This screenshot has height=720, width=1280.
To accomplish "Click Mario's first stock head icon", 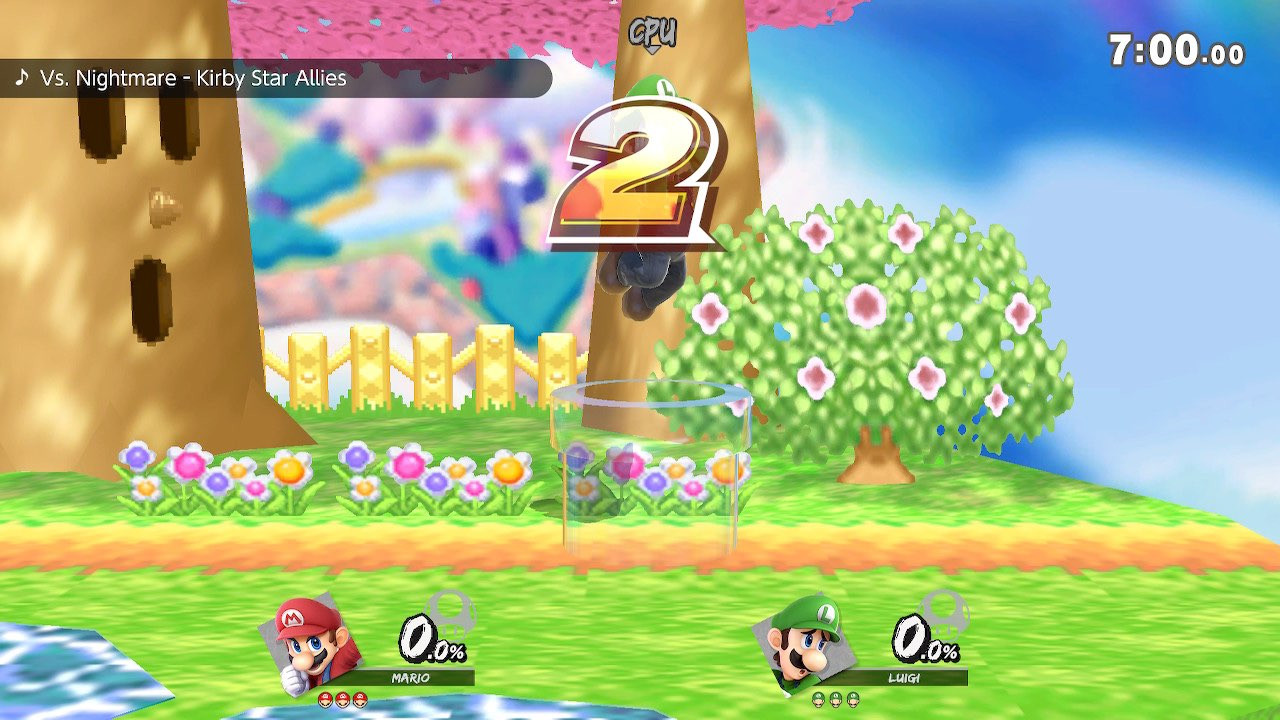I will 323,702.
